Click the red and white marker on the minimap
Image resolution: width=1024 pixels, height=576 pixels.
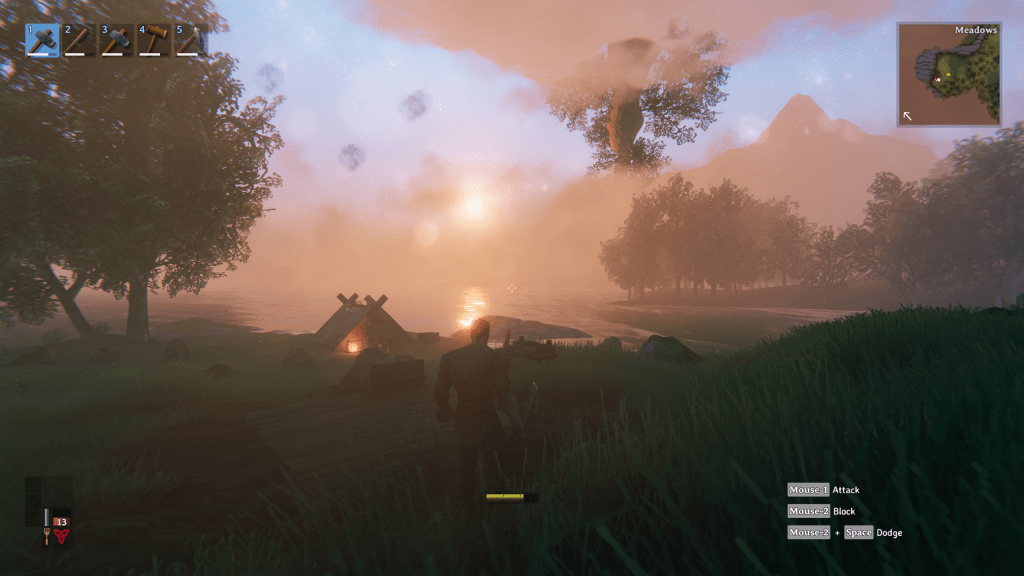[x=937, y=78]
